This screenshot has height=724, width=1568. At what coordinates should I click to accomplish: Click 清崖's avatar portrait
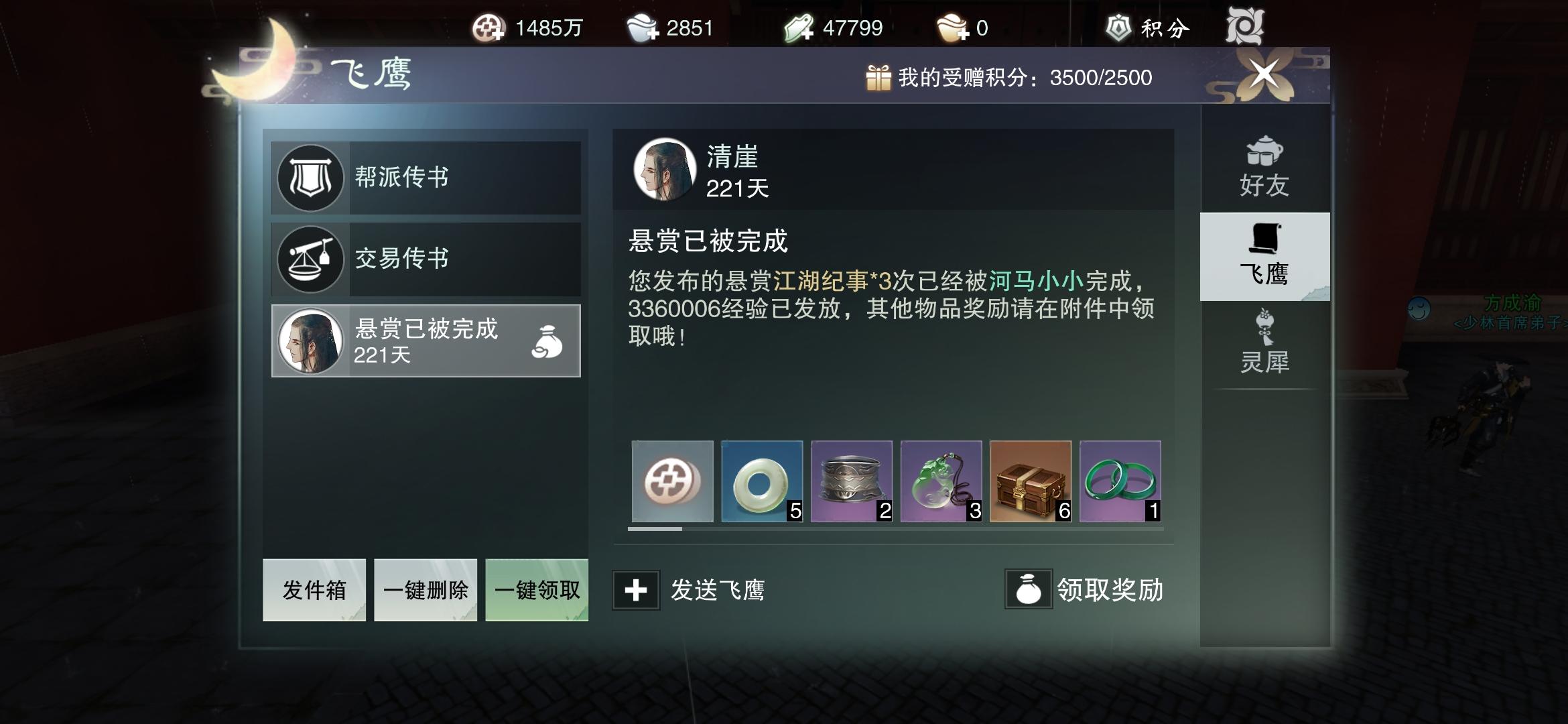(665, 170)
